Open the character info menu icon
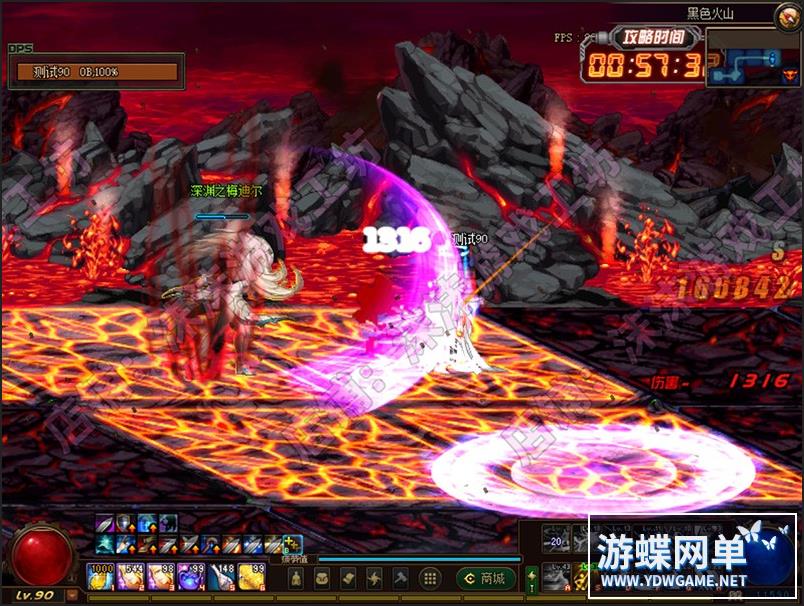804x606 pixels. tap(297, 578)
